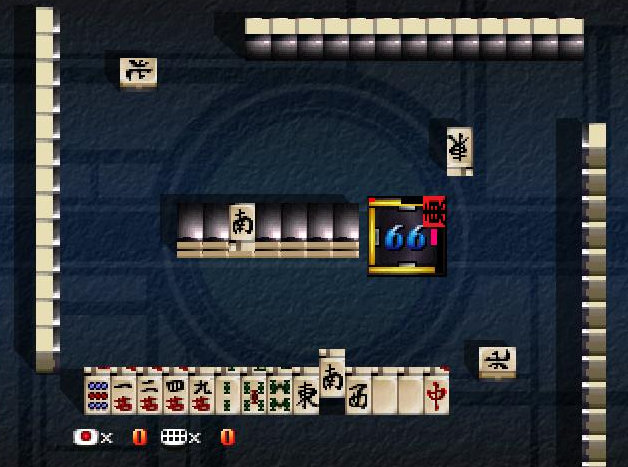Select the bamboo tile with red center

(253, 392)
